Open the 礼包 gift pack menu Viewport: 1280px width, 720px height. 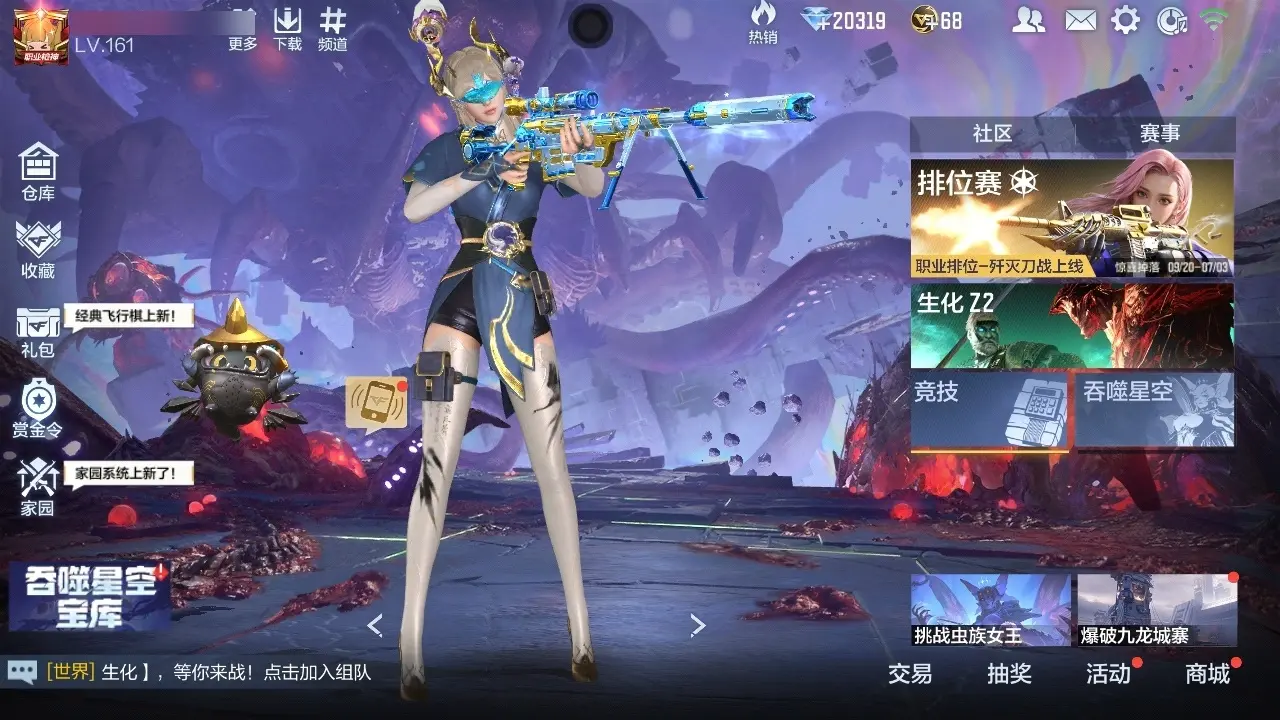pyautogui.click(x=38, y=331)
